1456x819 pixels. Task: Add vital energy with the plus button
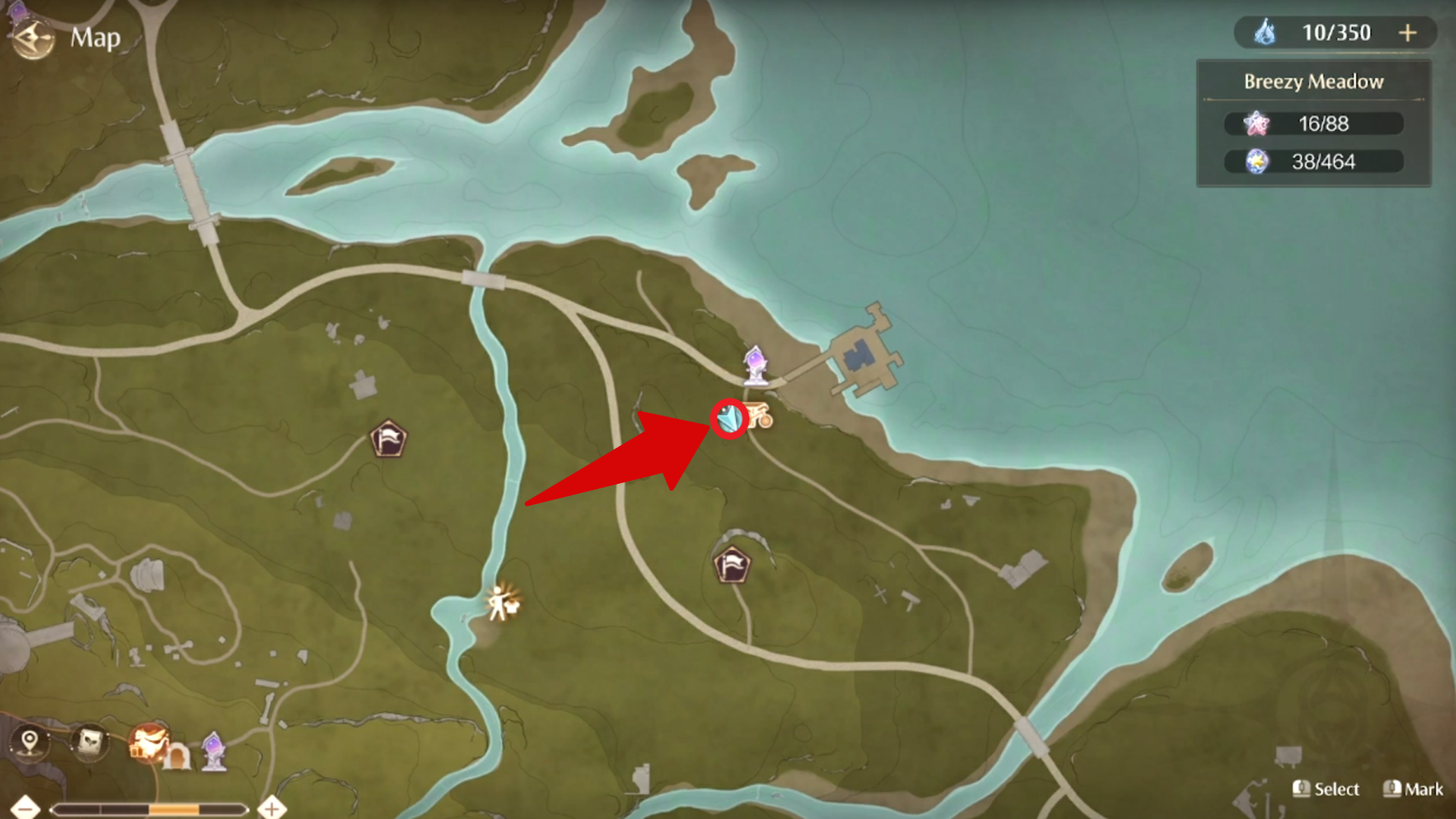[1407, 33]
